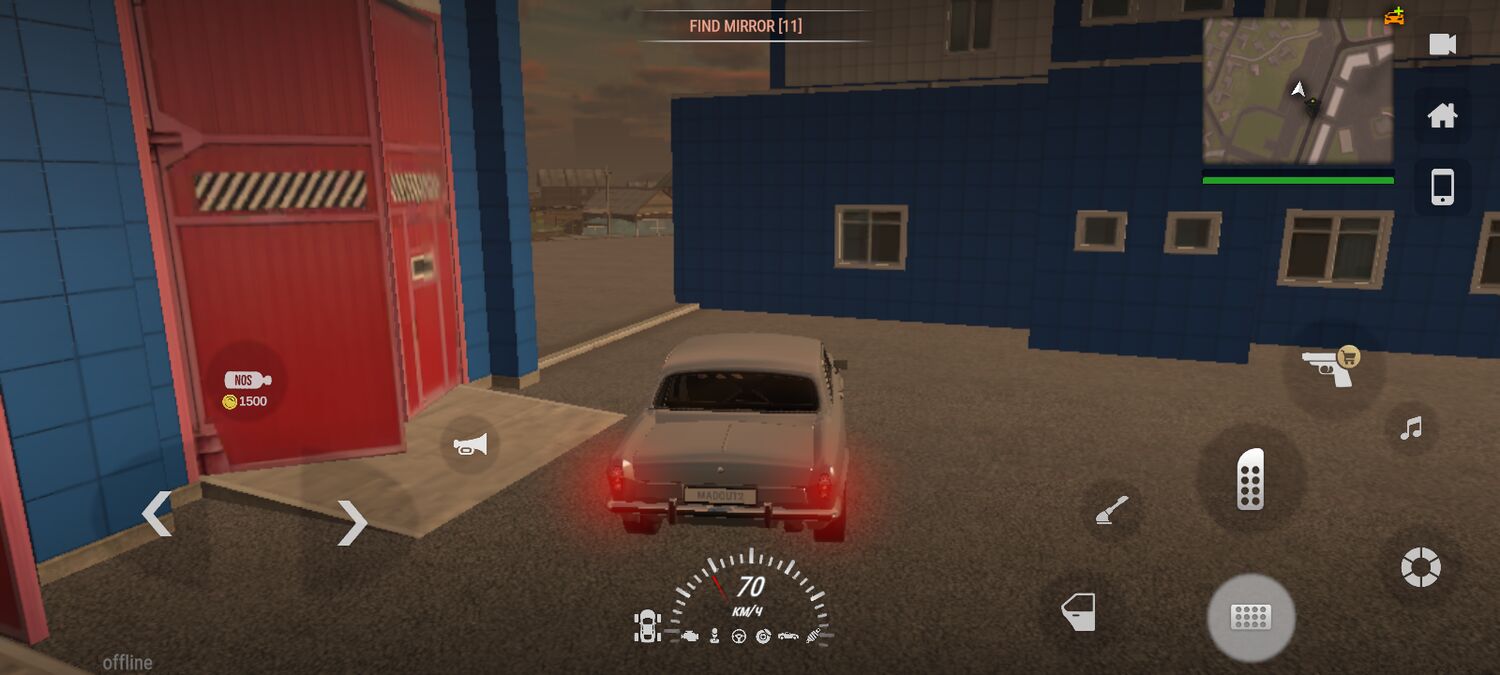Steer right with the right arrow

click(x=352, y=522)
